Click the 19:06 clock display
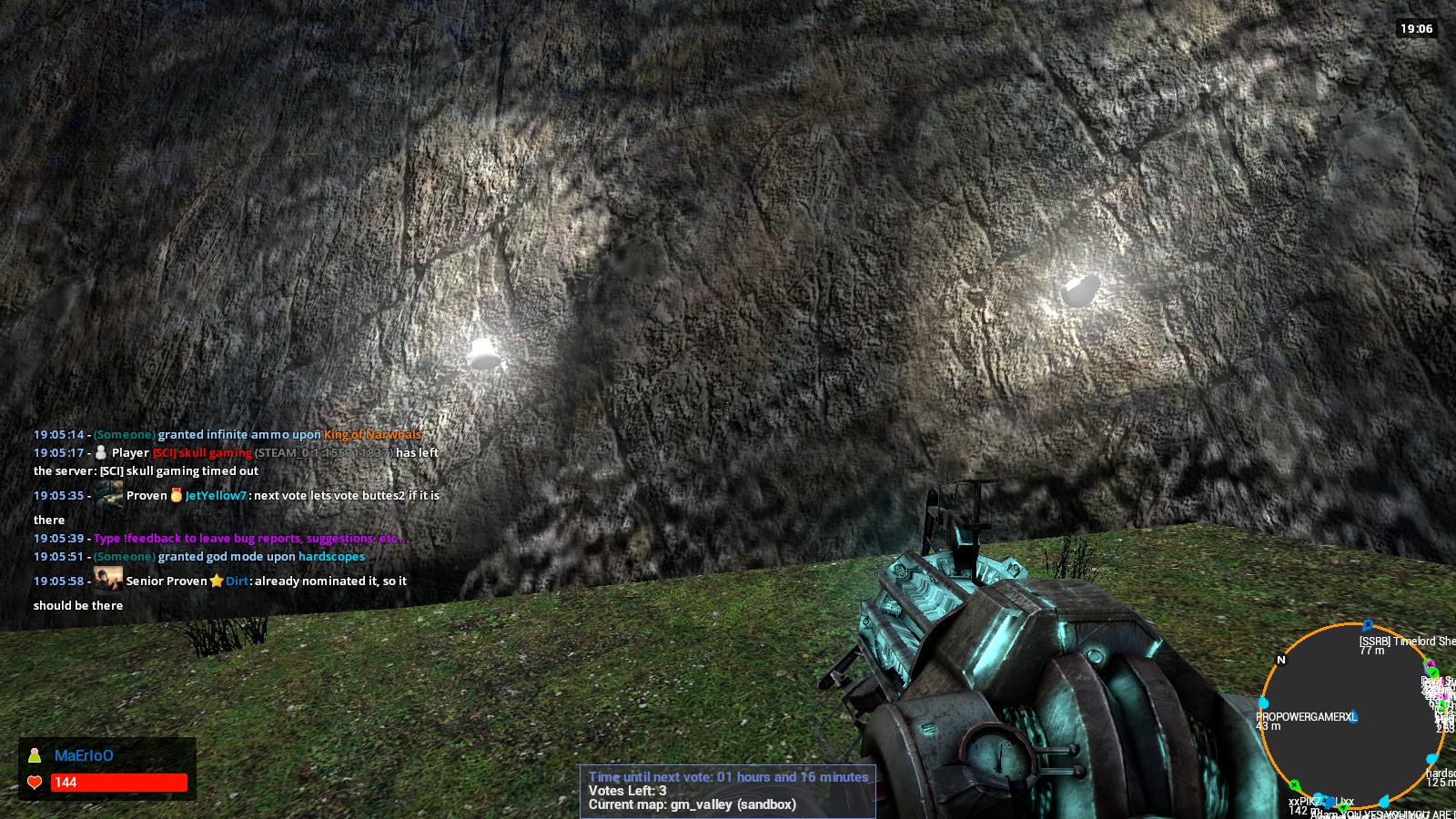 point(1416,28)
